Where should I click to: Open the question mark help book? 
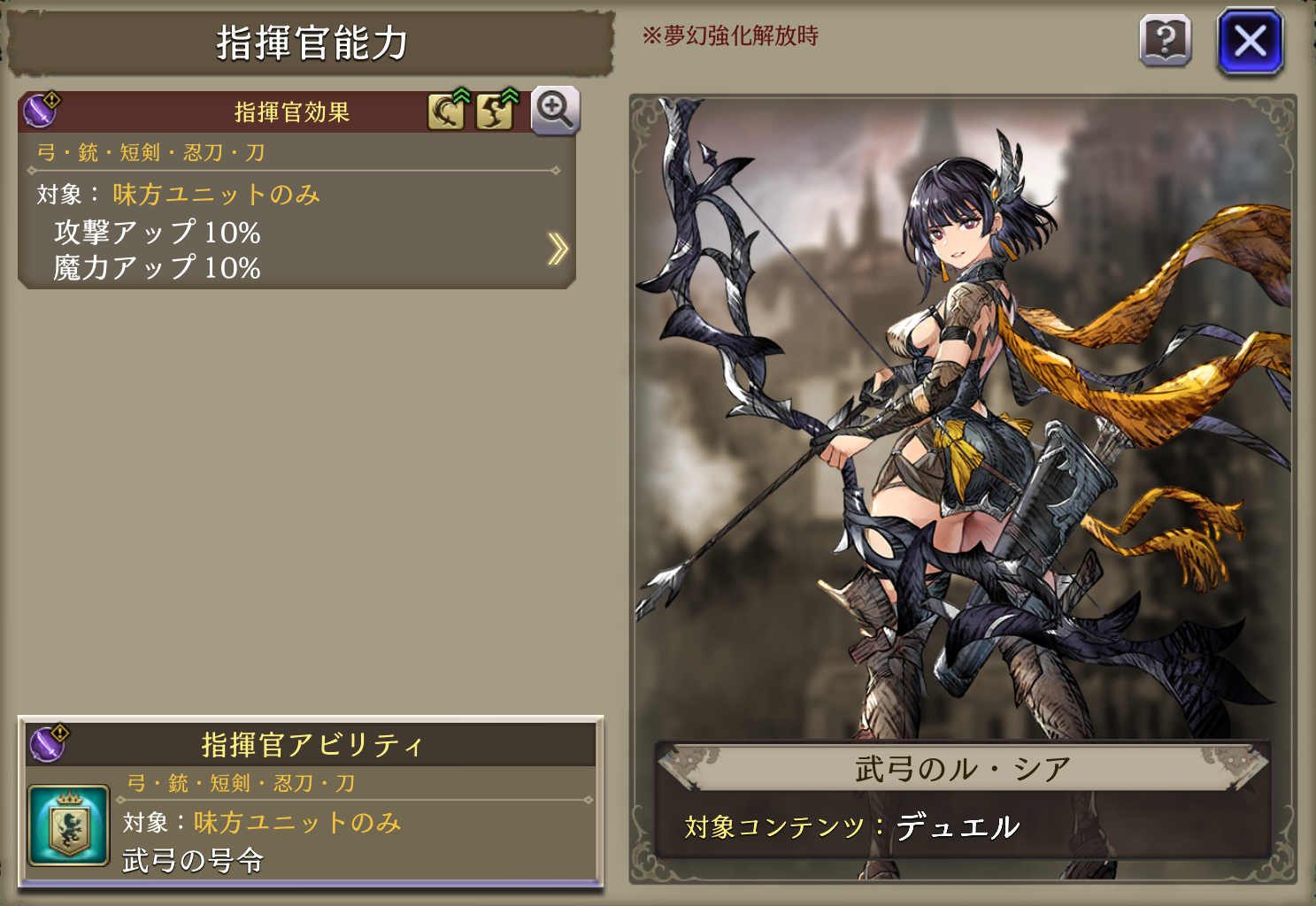(1165, 41)
